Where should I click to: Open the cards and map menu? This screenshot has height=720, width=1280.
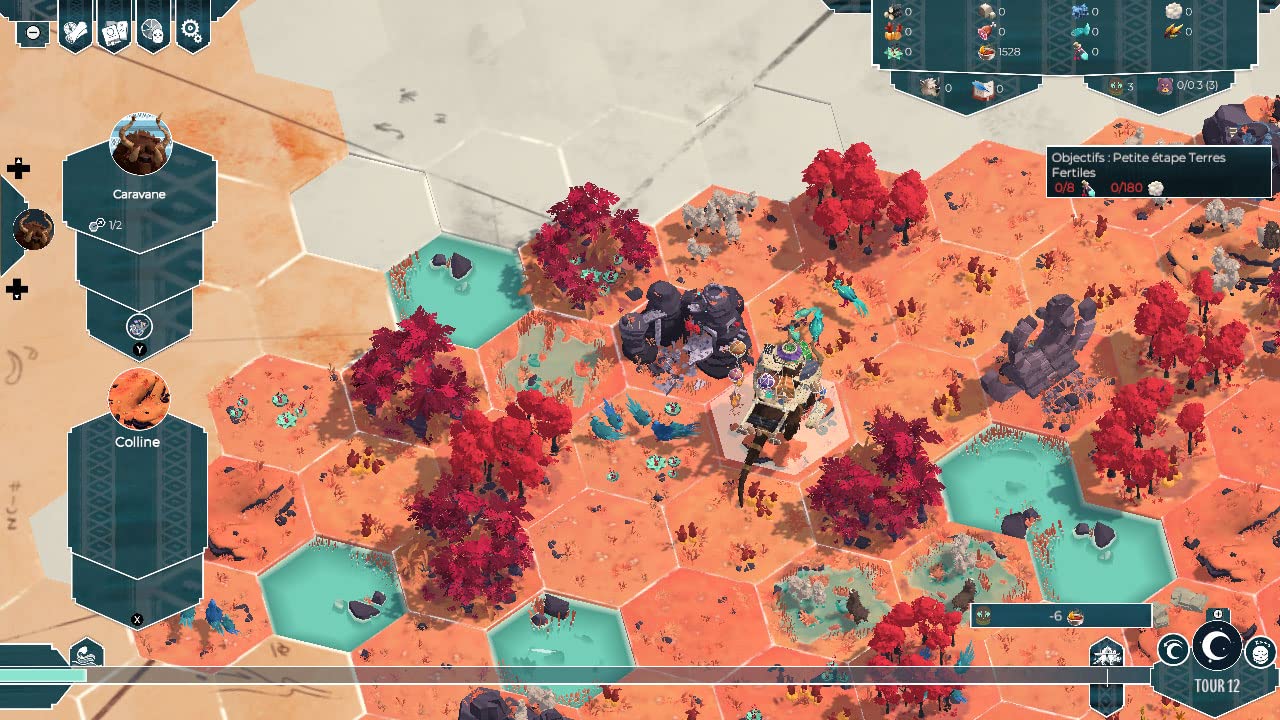click(115, 31)
